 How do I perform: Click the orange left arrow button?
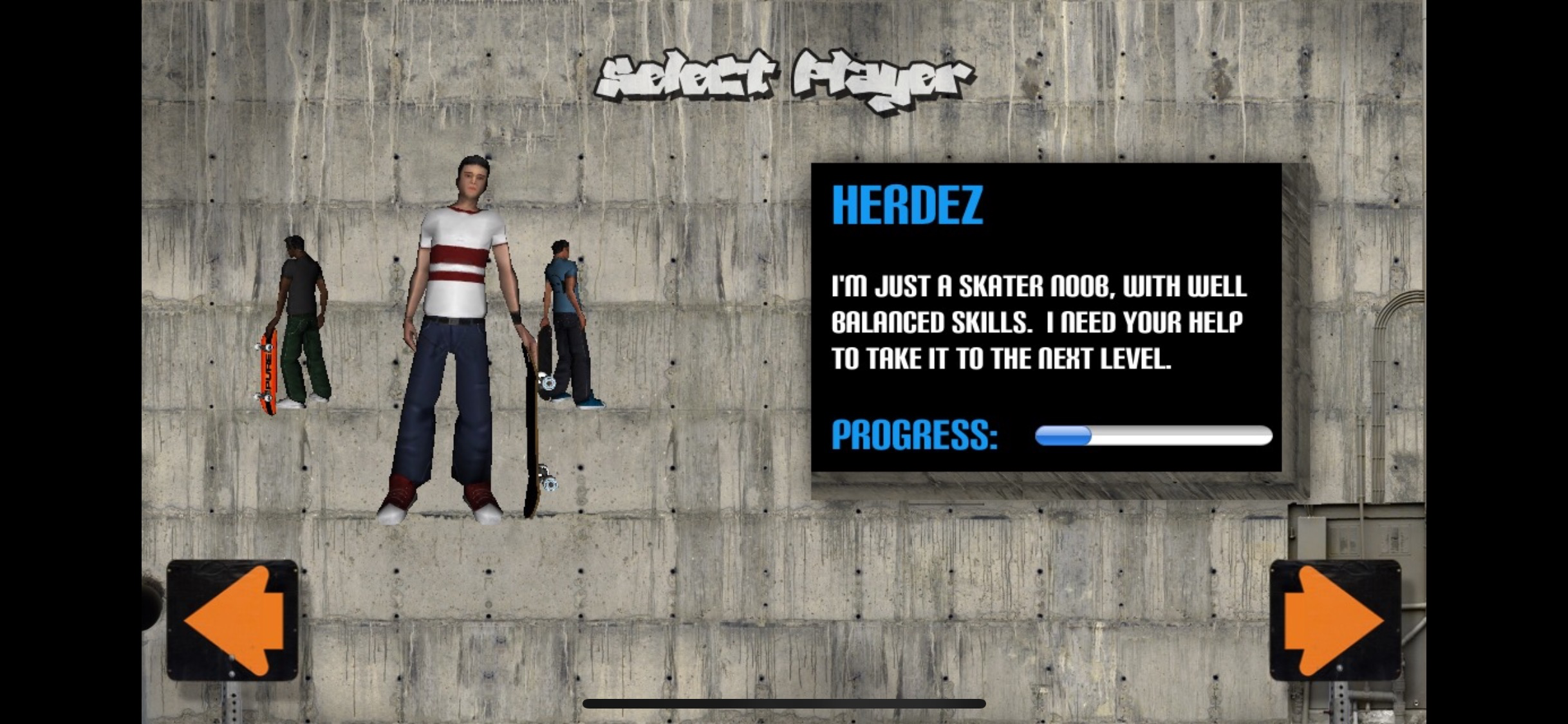(233, 620)
